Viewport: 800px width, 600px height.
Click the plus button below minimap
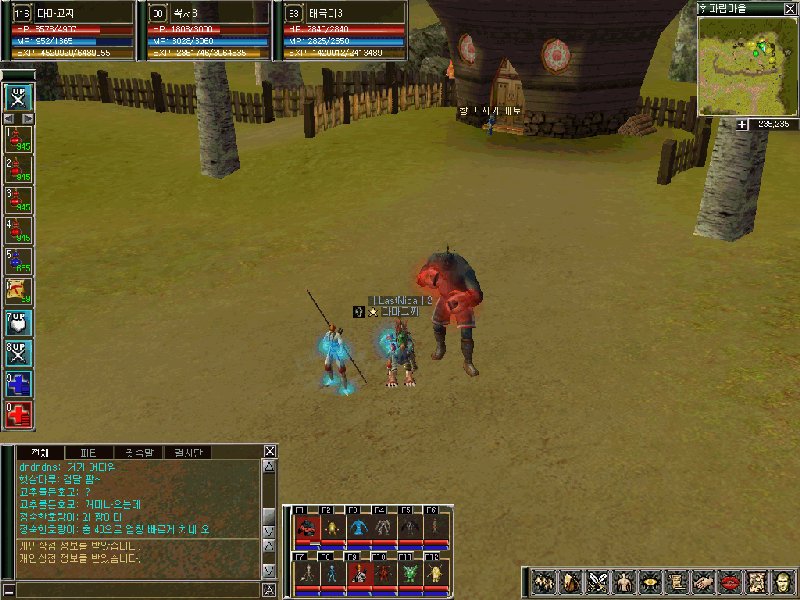742,124
